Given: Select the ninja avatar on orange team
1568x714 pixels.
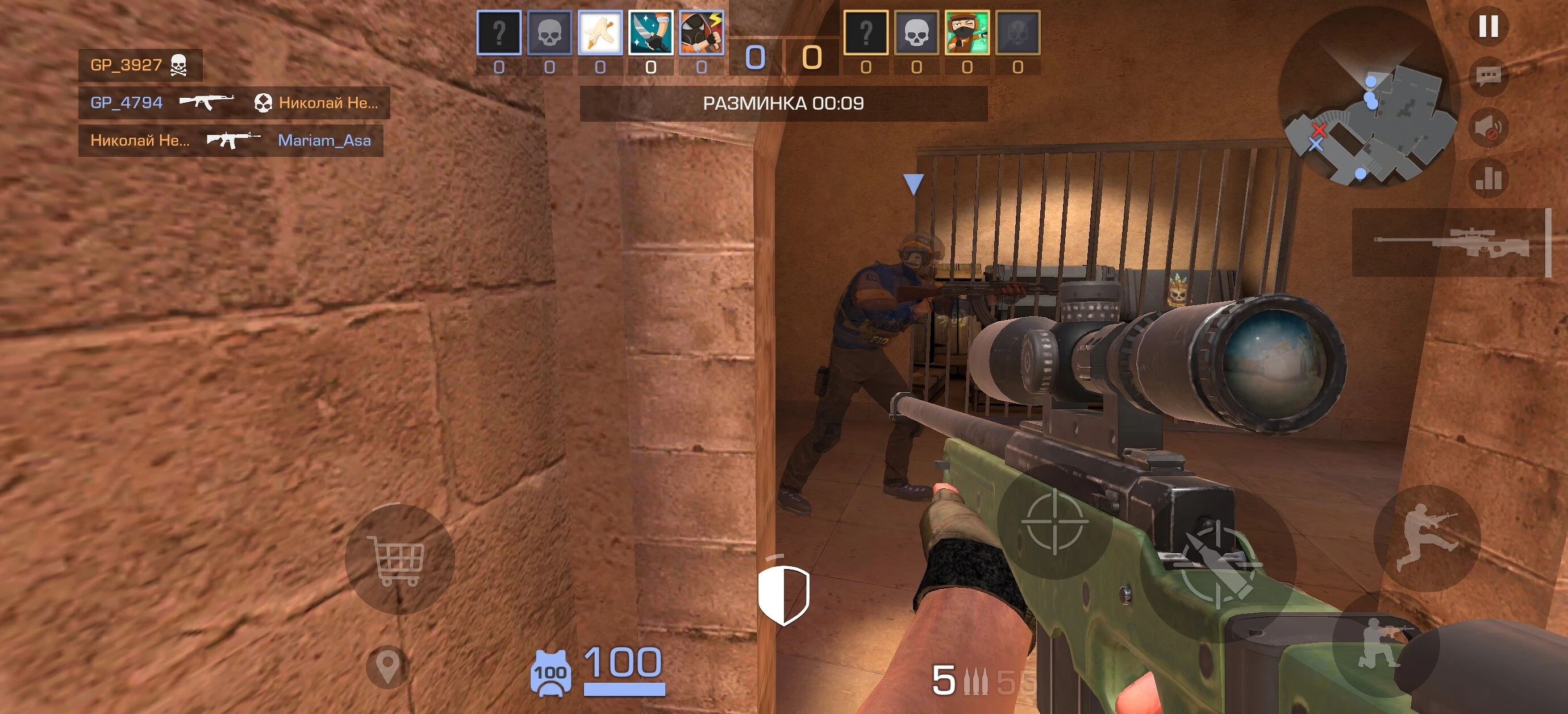Looking at the screenshot, I should 966,33.
